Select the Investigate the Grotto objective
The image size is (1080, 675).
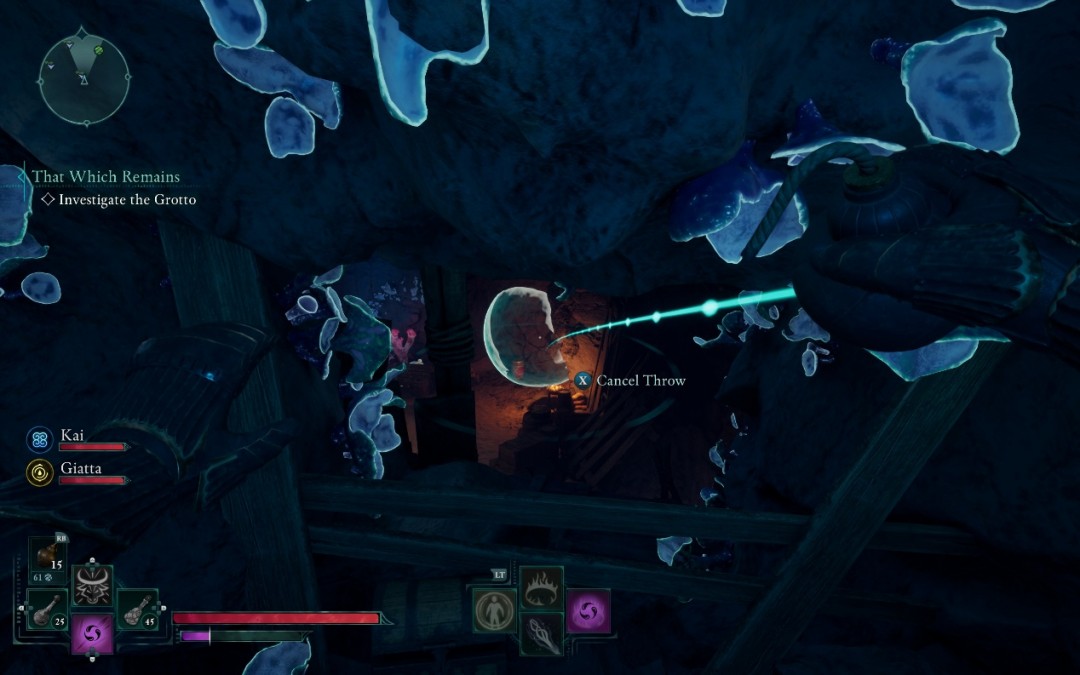click(127, 200)
